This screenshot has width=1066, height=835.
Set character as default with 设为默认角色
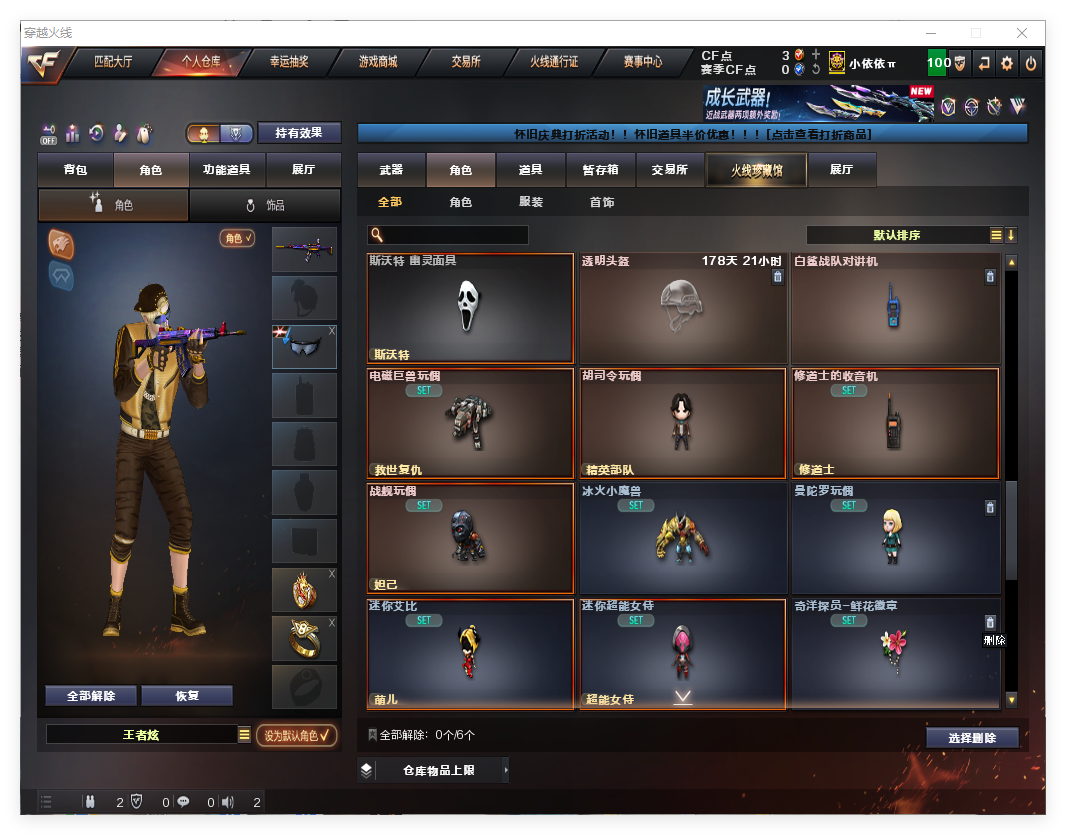(x=296, y=736)
